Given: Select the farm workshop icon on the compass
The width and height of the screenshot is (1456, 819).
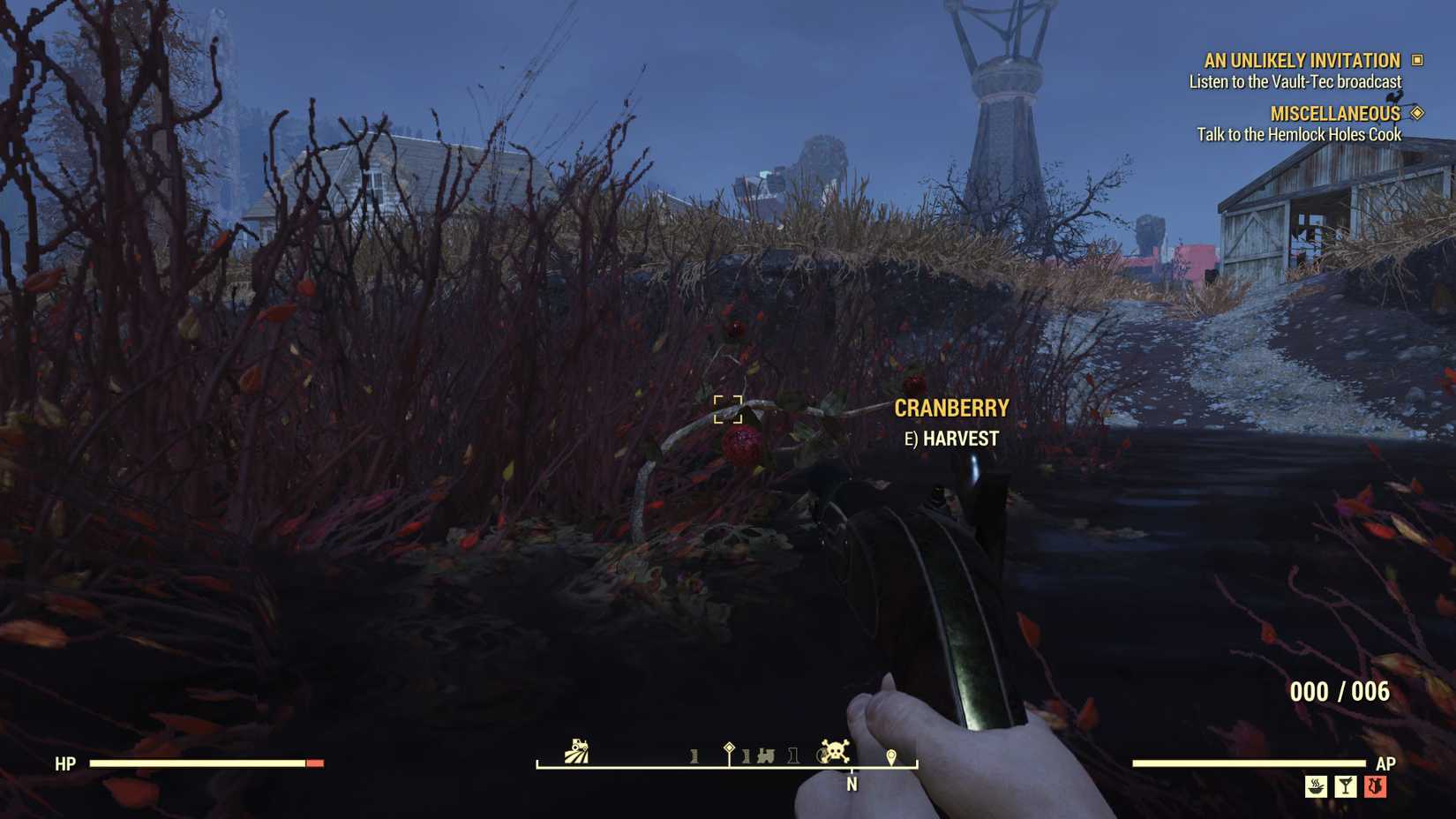Looking at the screenshot, I should 576,750.
